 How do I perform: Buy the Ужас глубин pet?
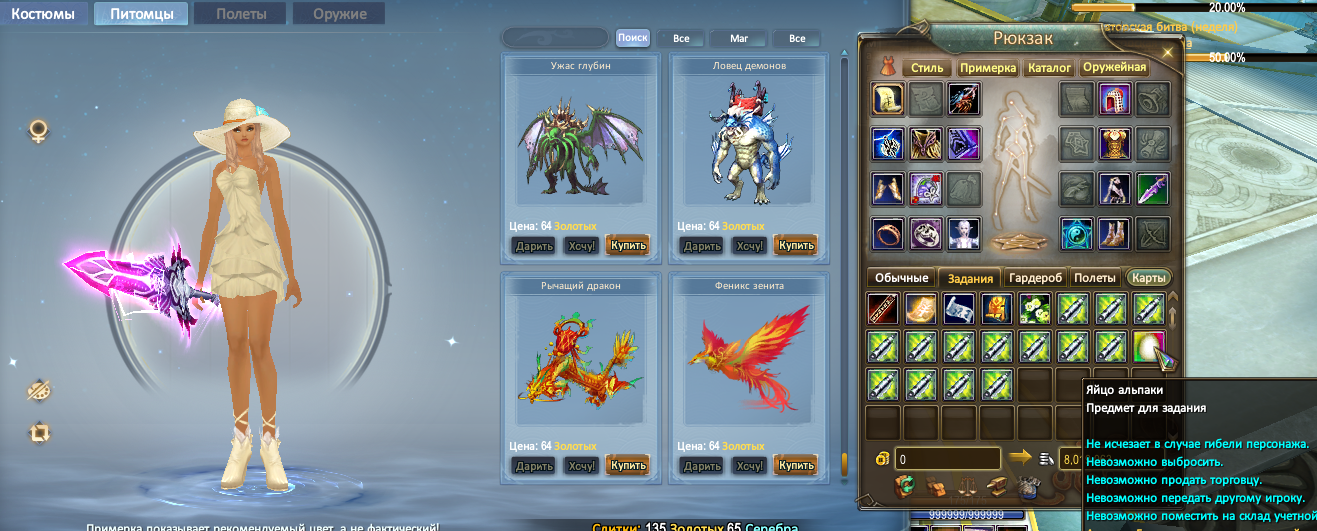(x=627, y=245)
